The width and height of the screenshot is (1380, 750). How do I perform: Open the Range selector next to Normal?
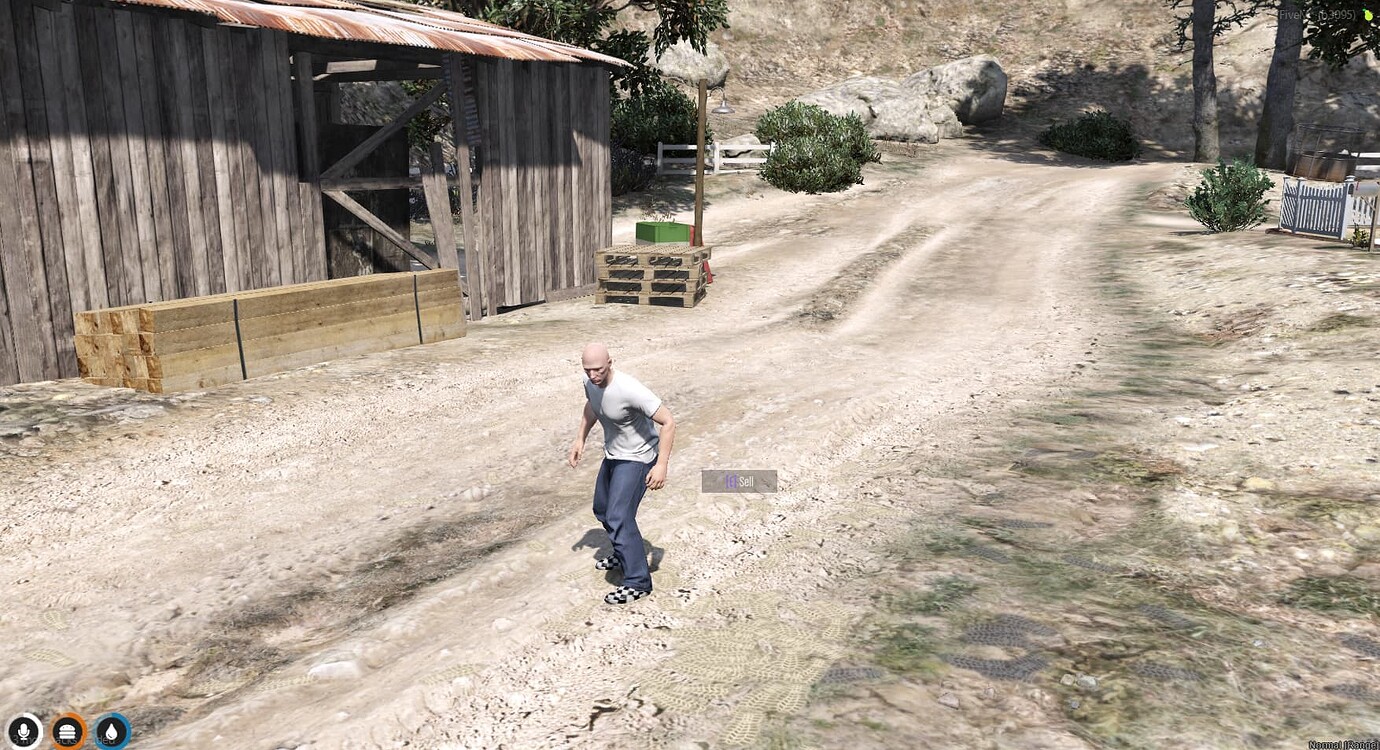tap(1363, 744)
